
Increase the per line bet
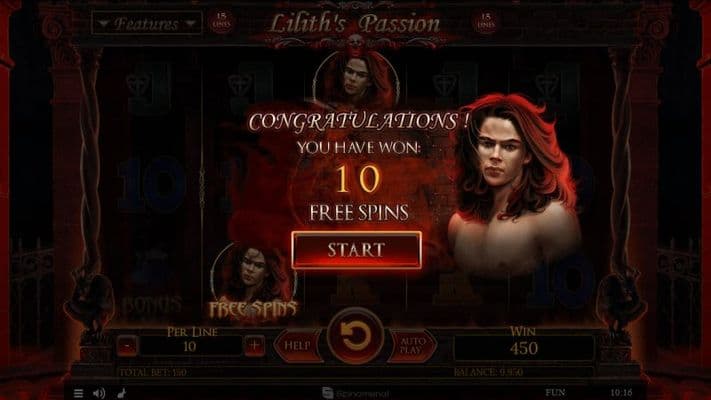(x=255, y=346)
